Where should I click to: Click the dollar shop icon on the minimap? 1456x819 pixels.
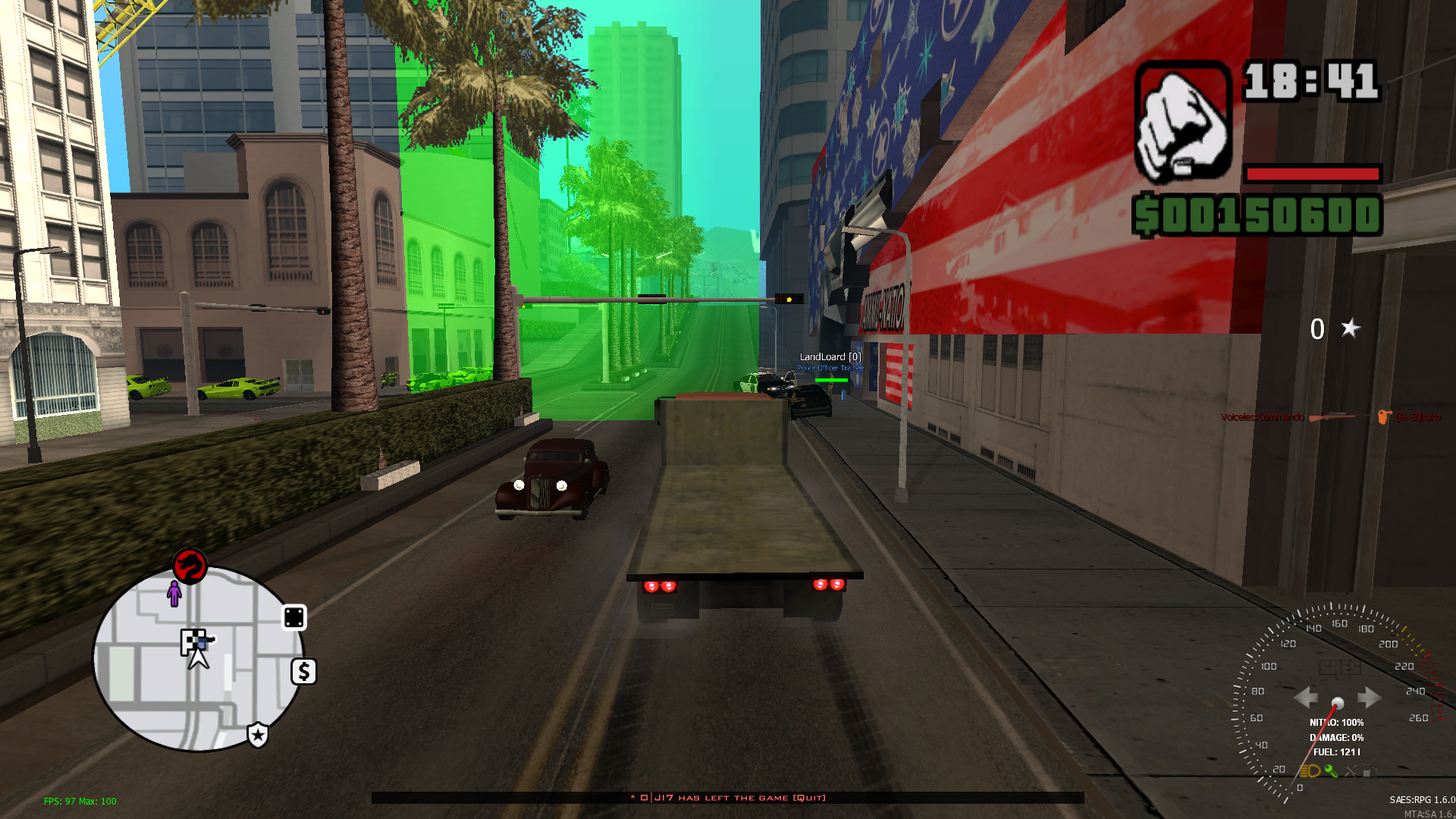303,670
